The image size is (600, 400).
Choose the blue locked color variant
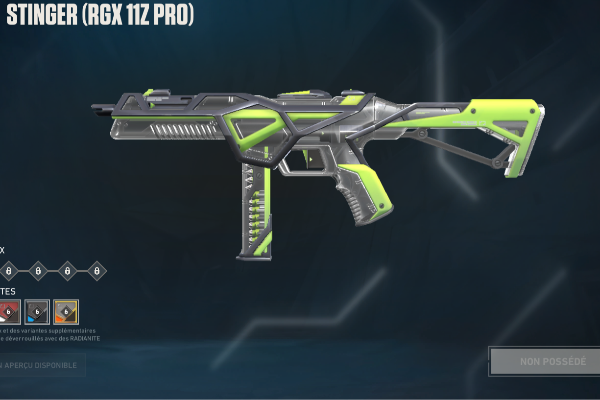pyautogui.click(x=37, y=312)
